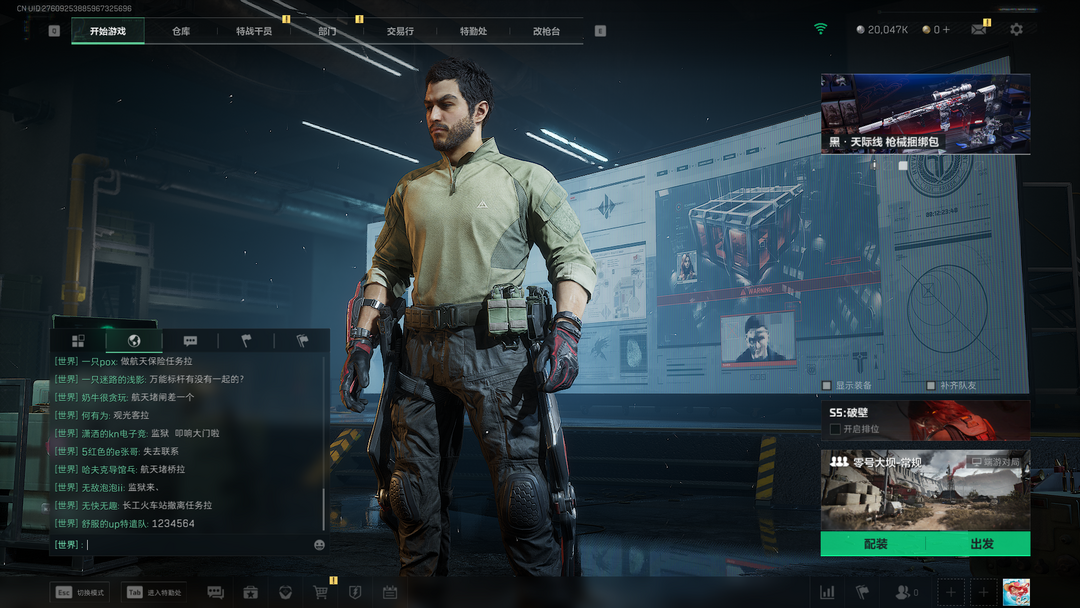
Task: Switch to the world chat globe tab
Action: (x=134, y=341)
